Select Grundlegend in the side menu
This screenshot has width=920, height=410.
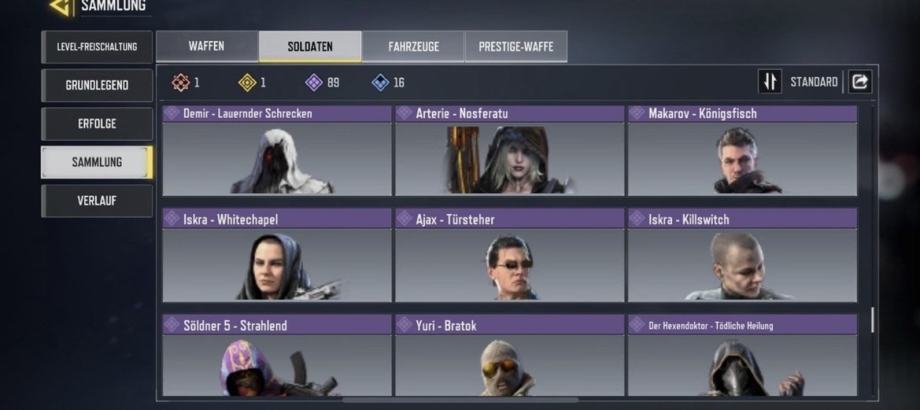click(x=96, y=85)
